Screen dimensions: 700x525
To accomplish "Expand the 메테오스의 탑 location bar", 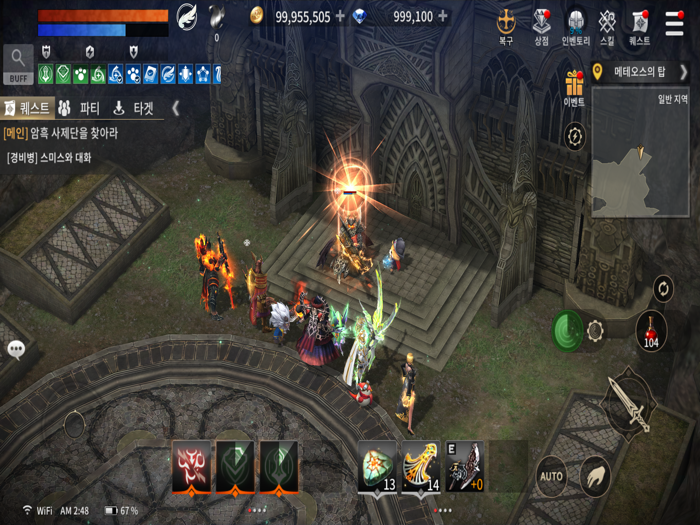I will 683,72.
